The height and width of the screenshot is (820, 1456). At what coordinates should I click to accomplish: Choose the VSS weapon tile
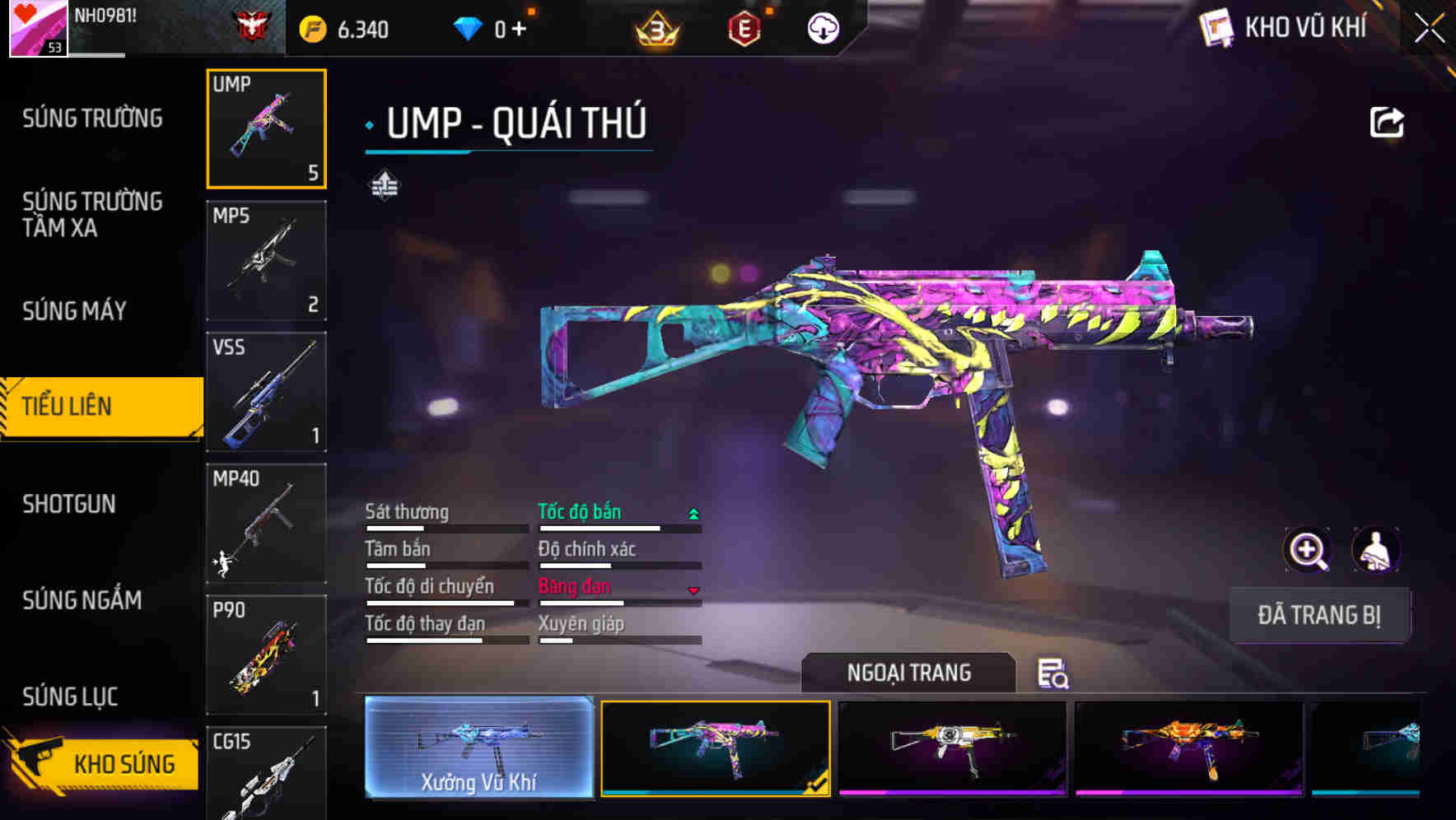click(x=266, y=392)
